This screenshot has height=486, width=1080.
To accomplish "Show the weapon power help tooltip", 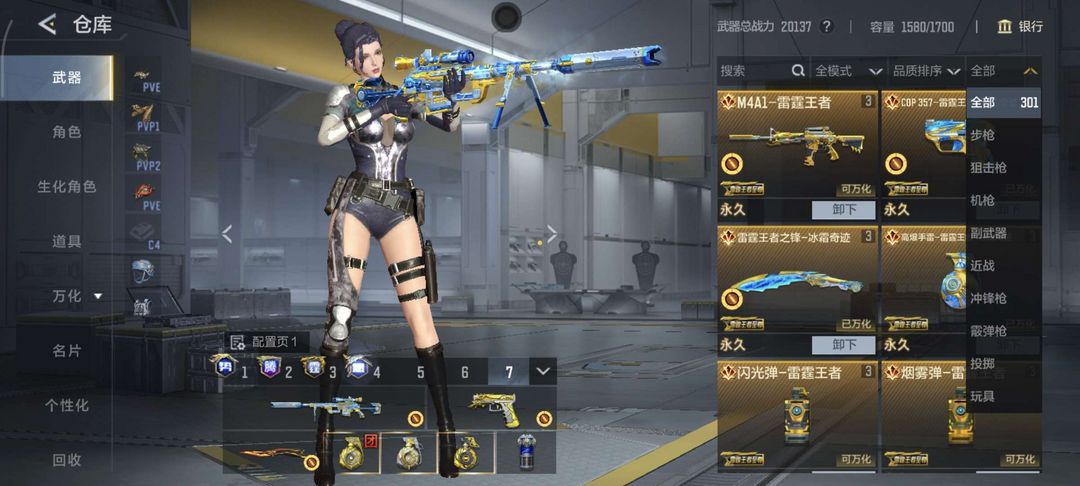I will click(x=826, y=26).
